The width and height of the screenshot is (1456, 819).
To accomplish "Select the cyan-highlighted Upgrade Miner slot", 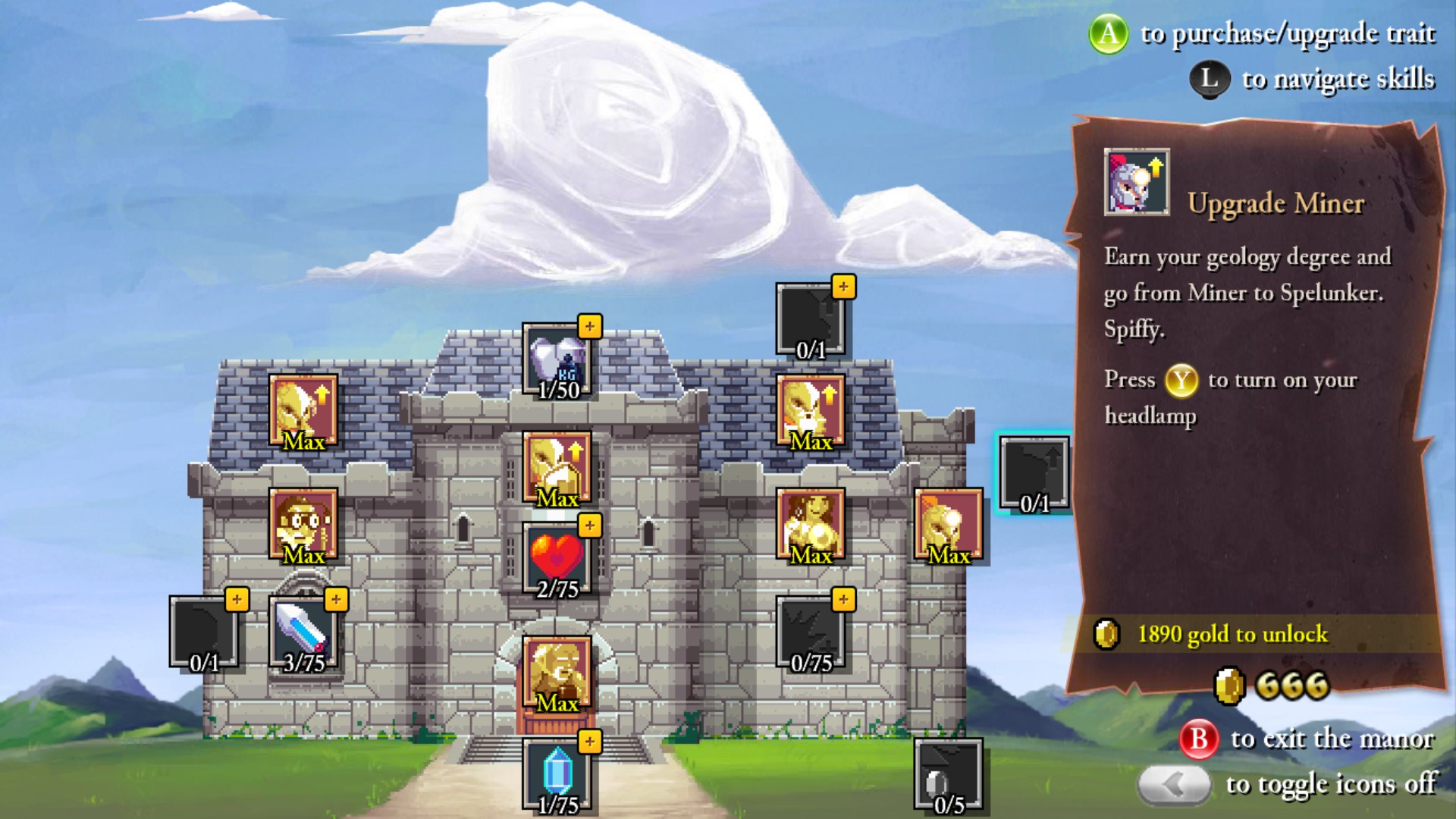I will (x=1034, y=474).
